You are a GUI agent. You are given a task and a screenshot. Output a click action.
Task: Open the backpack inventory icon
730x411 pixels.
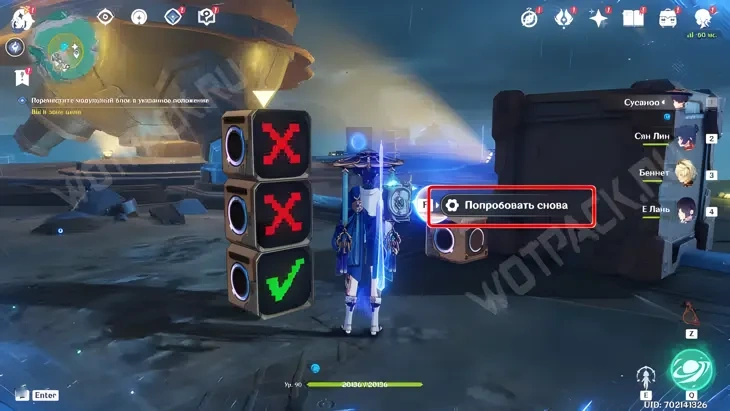tap(668, 17)
